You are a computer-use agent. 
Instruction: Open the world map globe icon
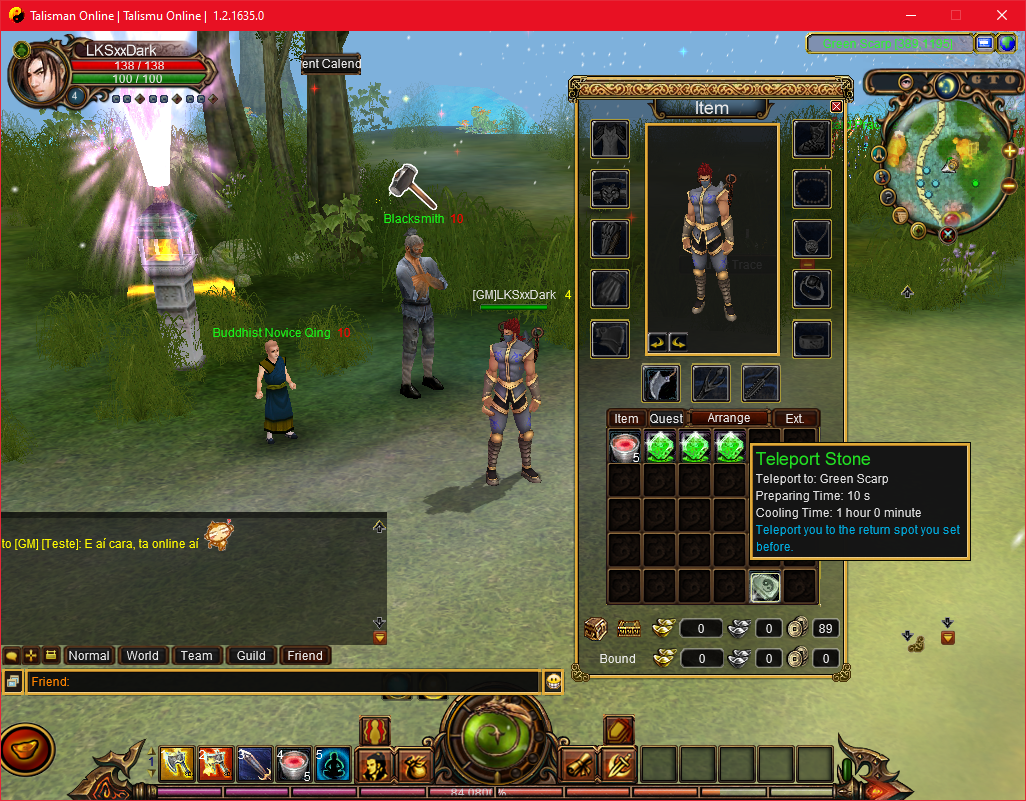tap(1007, 43)
